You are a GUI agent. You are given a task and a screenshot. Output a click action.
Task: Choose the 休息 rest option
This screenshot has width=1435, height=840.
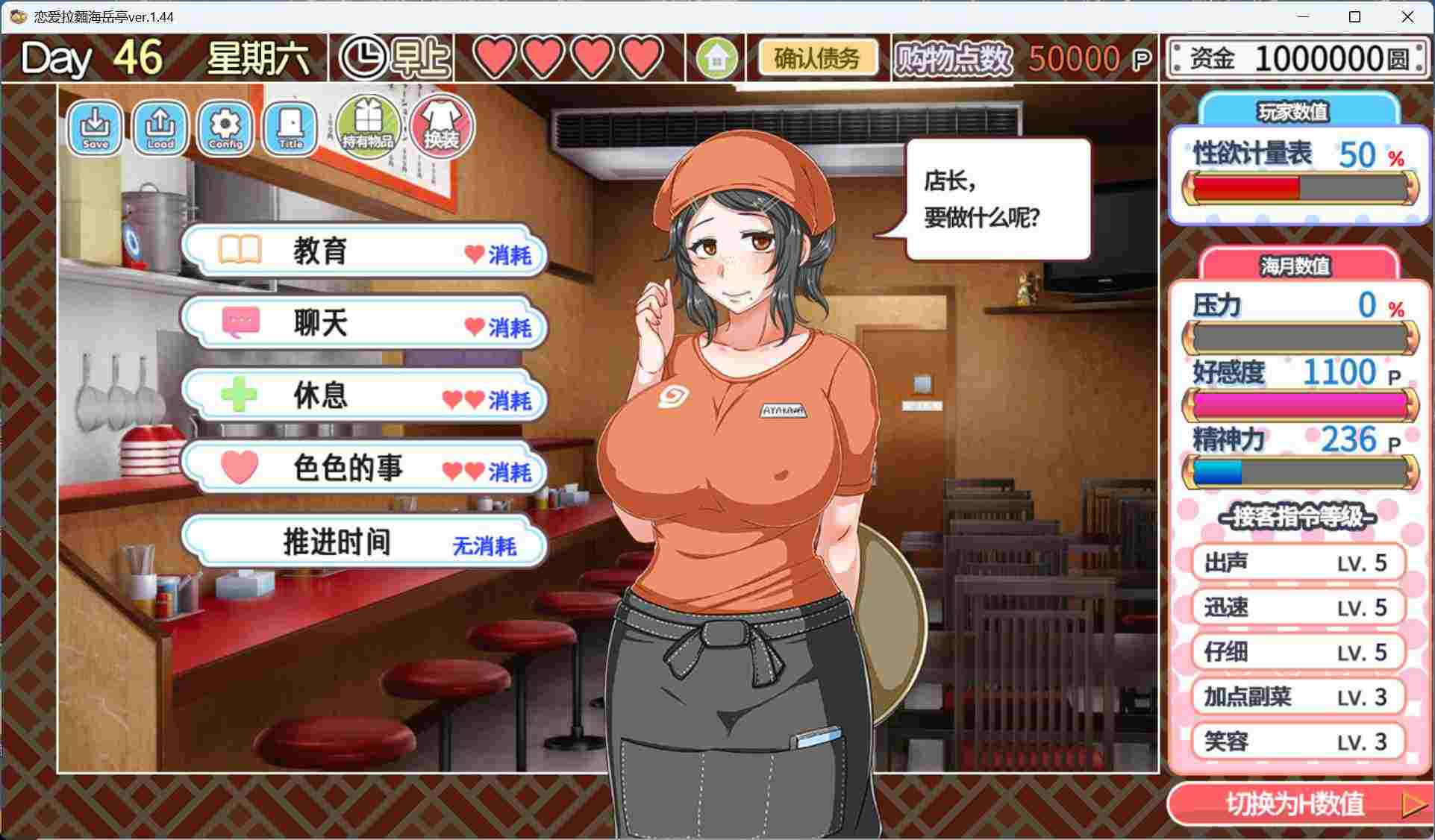click(361, 397)
